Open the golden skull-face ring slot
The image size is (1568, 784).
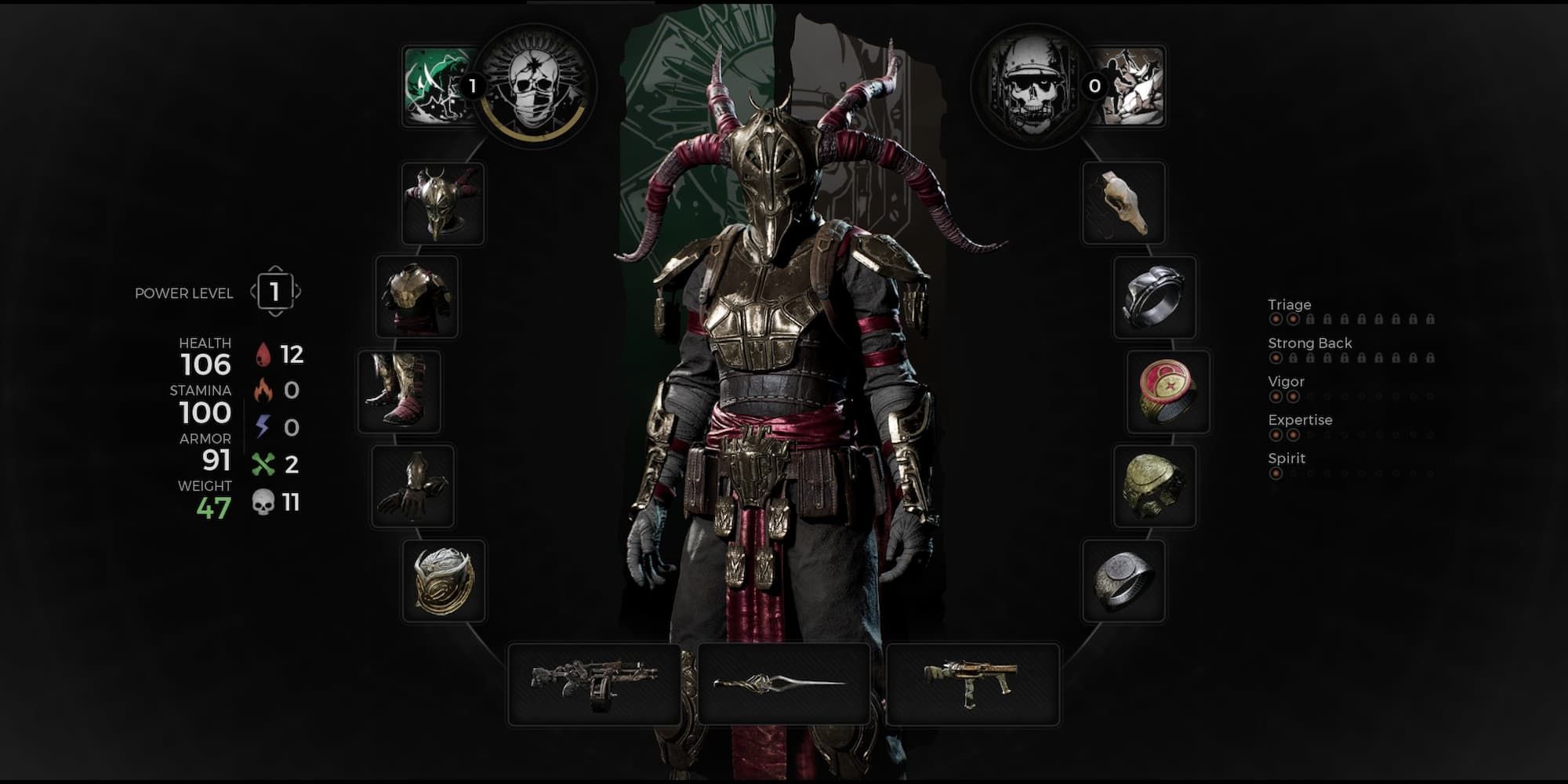[x=1155, y=486]
